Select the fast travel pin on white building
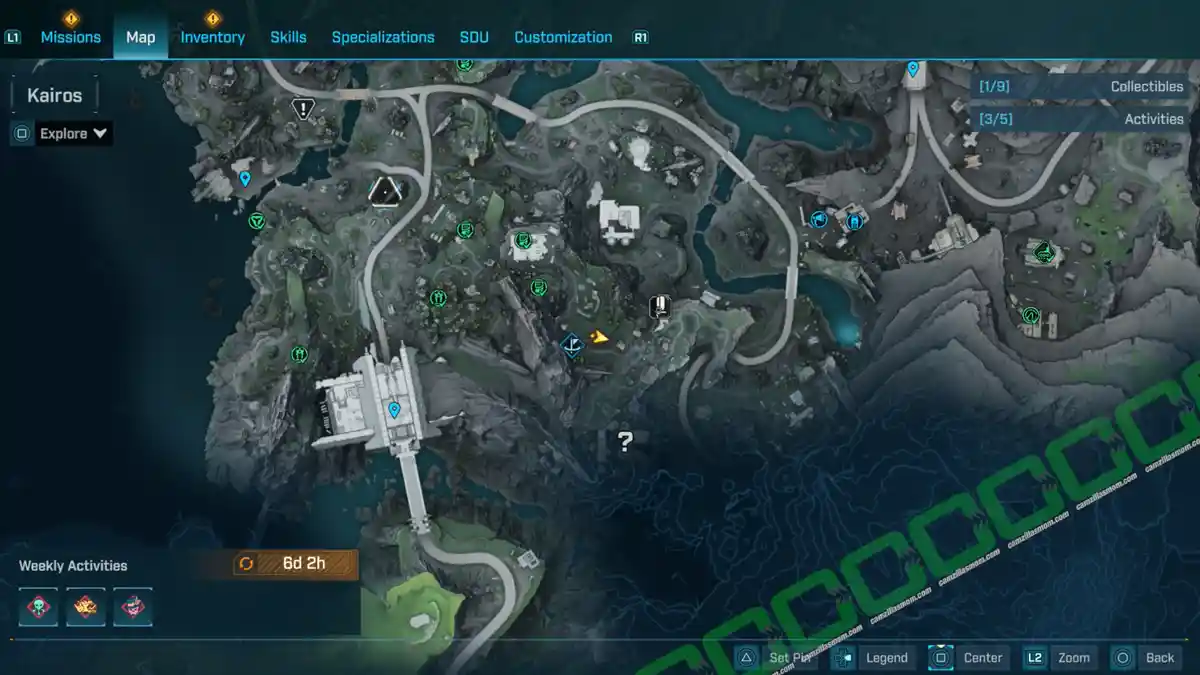1200x675 pixels. [394, 410]
